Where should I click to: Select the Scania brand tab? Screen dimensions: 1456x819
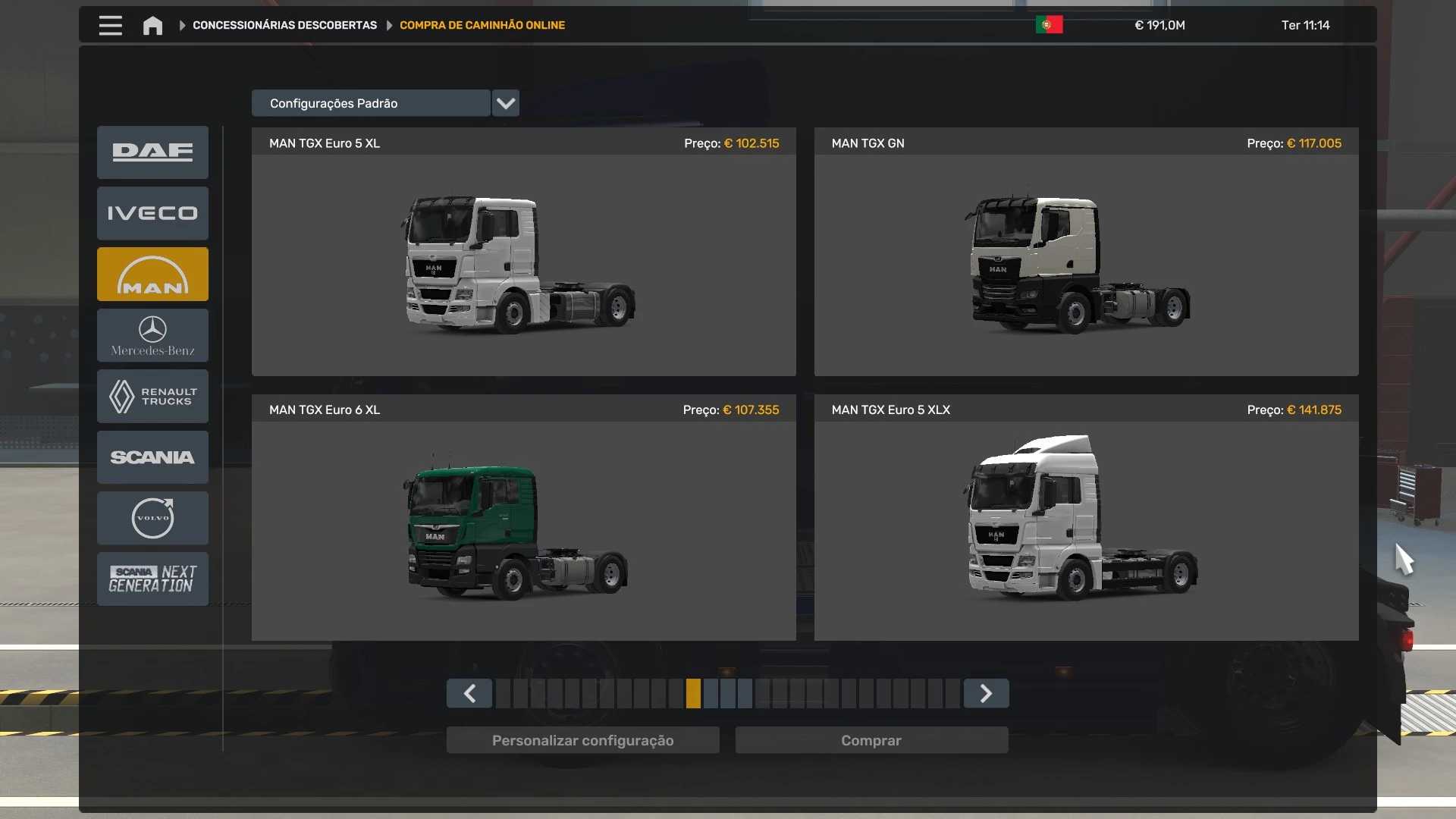pyautogui.click(x=152, y=457)
